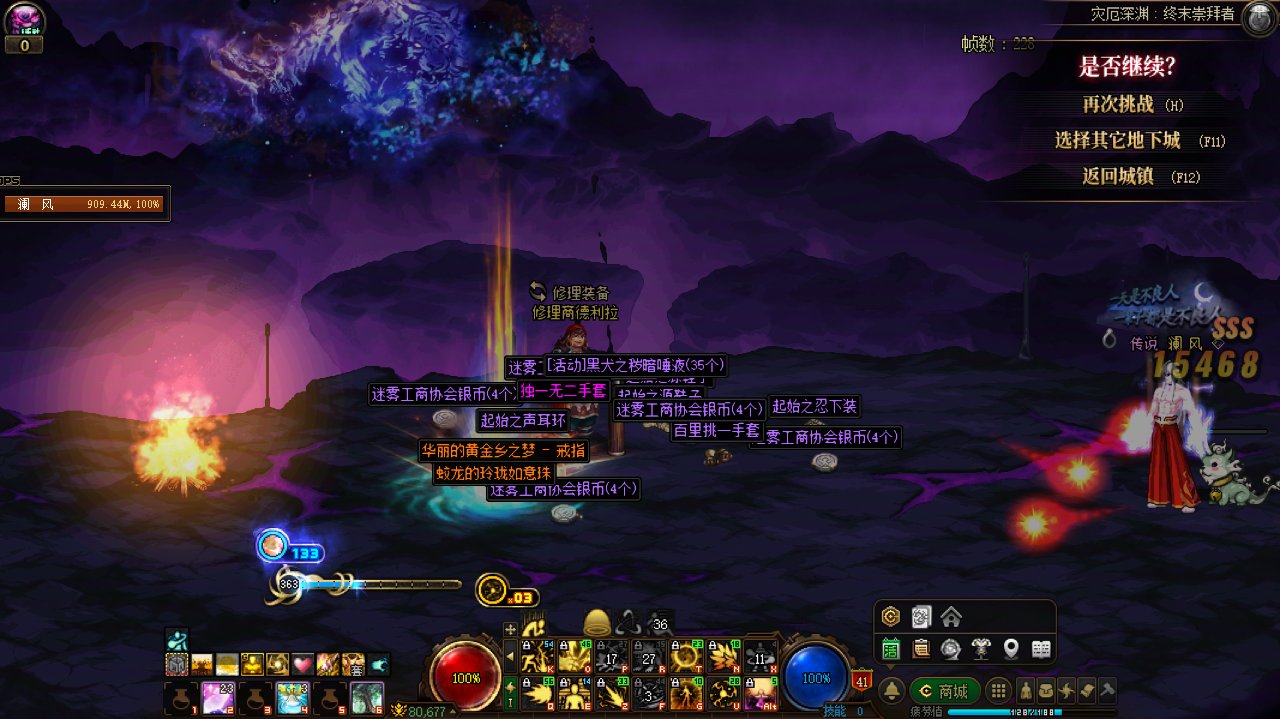Image resolution: width=1280 pixels, height=719 pixels.
Task: Click the pink heart buff icon
Action: click(x=303, y=664)
